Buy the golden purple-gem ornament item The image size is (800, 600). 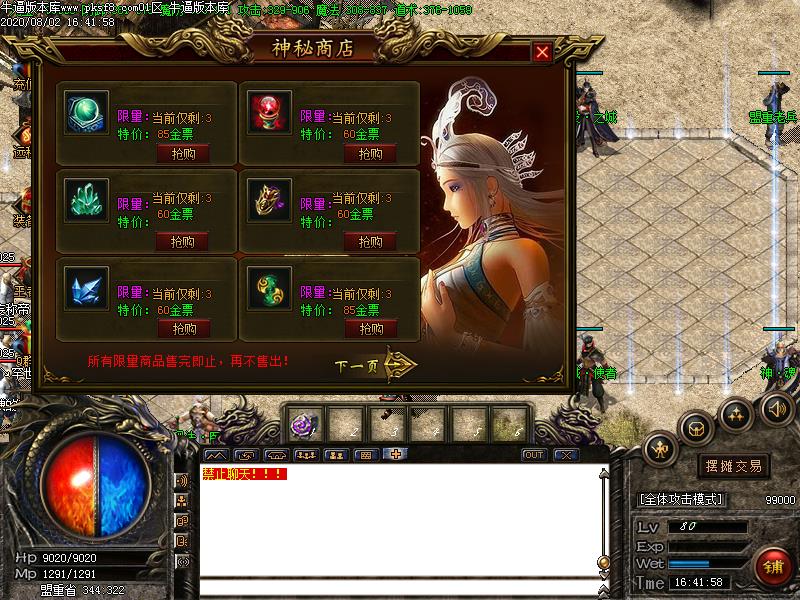click(370, 241)
